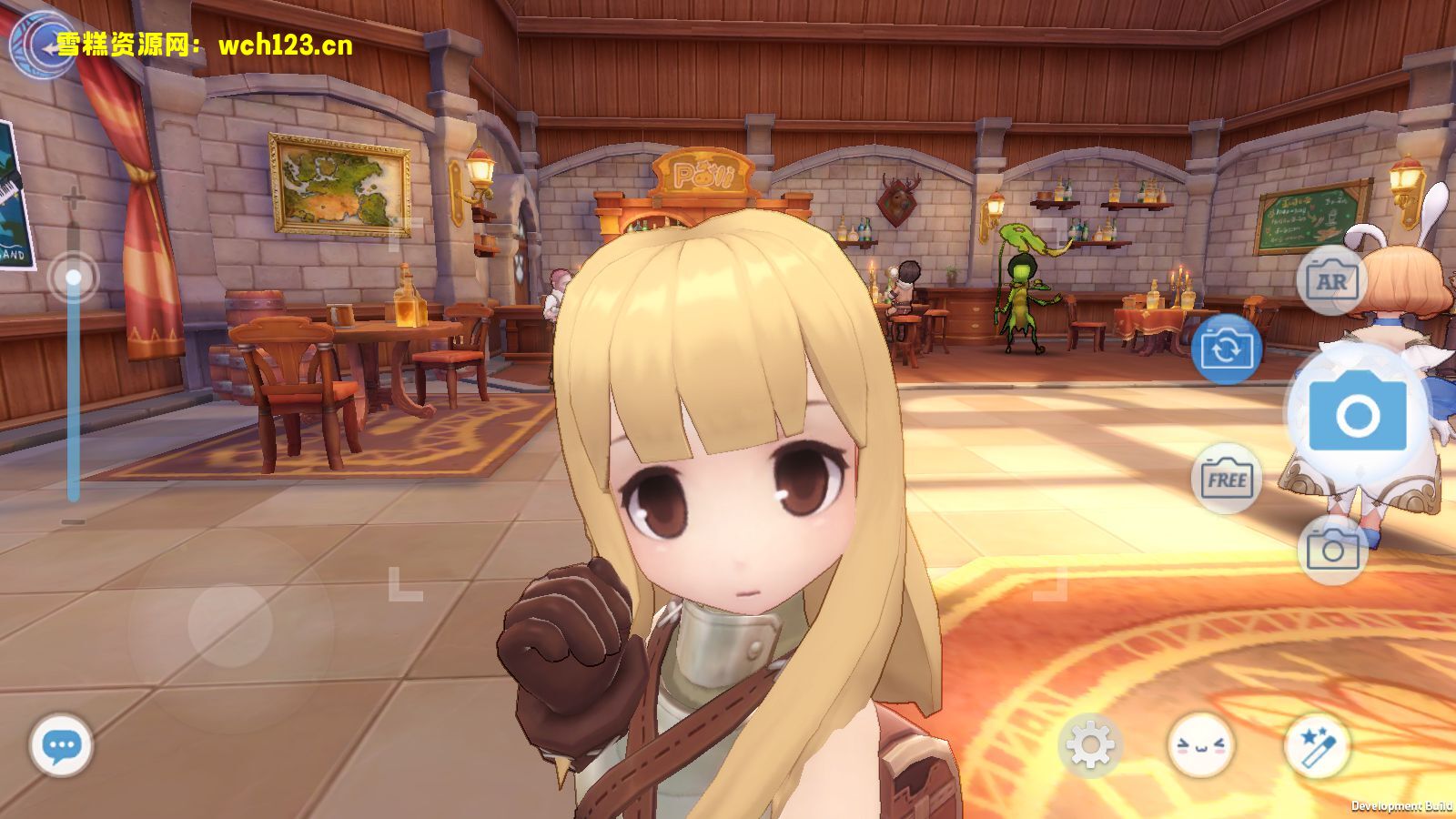Flip the camera with the blue rotate button
The width and height of the screenshot is (1456, 819).
point(1226,349)
